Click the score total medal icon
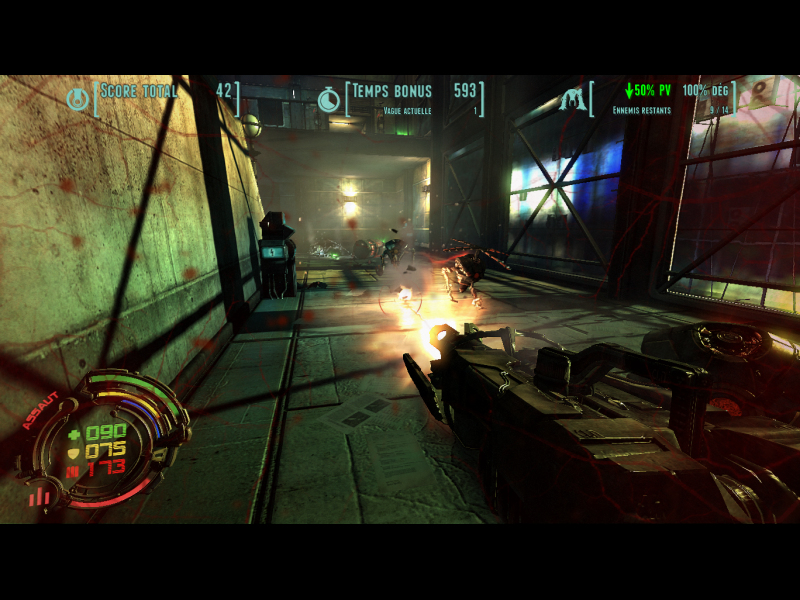Viewport: 800px width, 600px height. [76, 99]
